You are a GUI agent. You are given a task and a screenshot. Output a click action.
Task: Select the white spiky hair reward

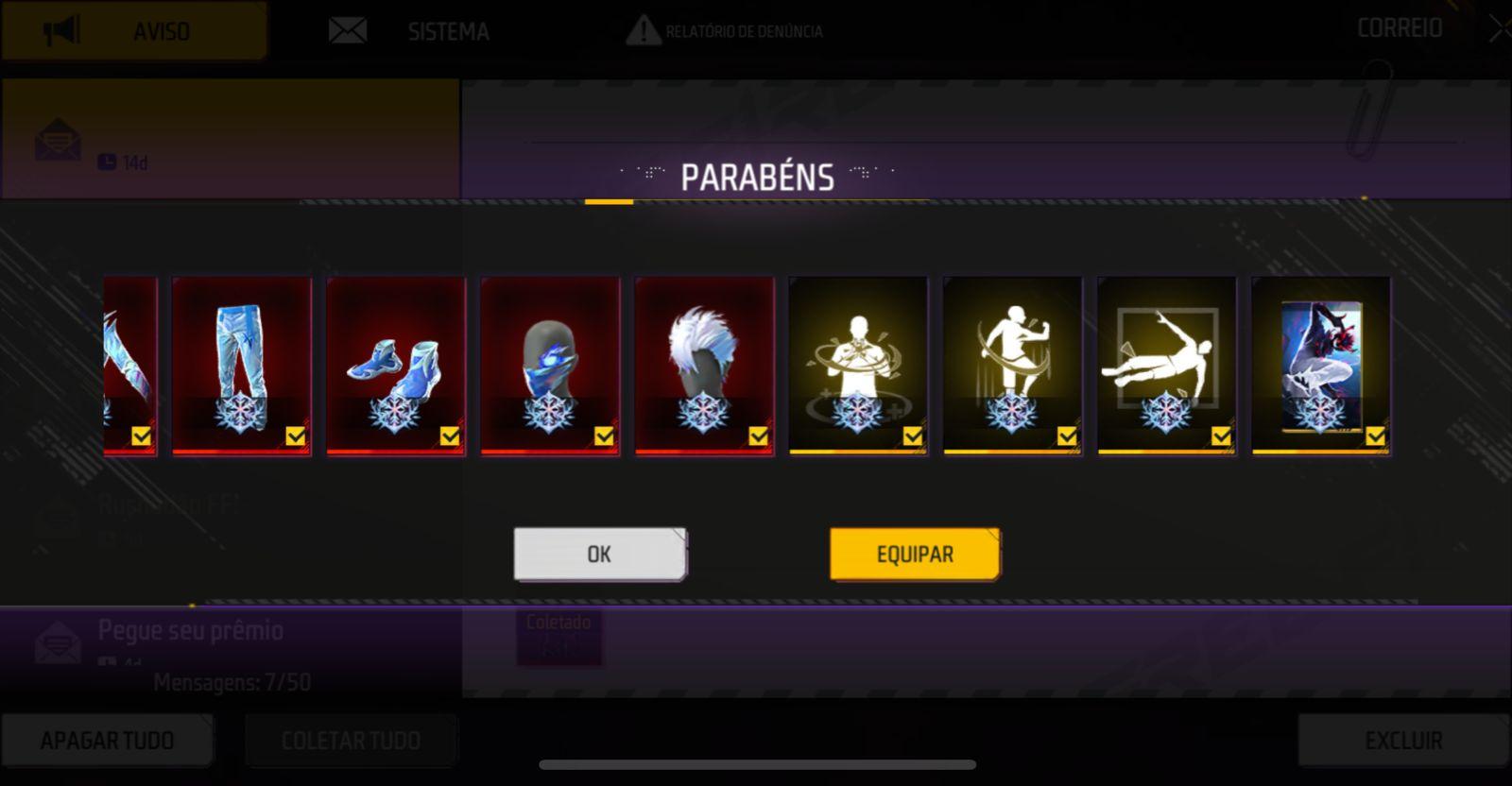point(704,366)
